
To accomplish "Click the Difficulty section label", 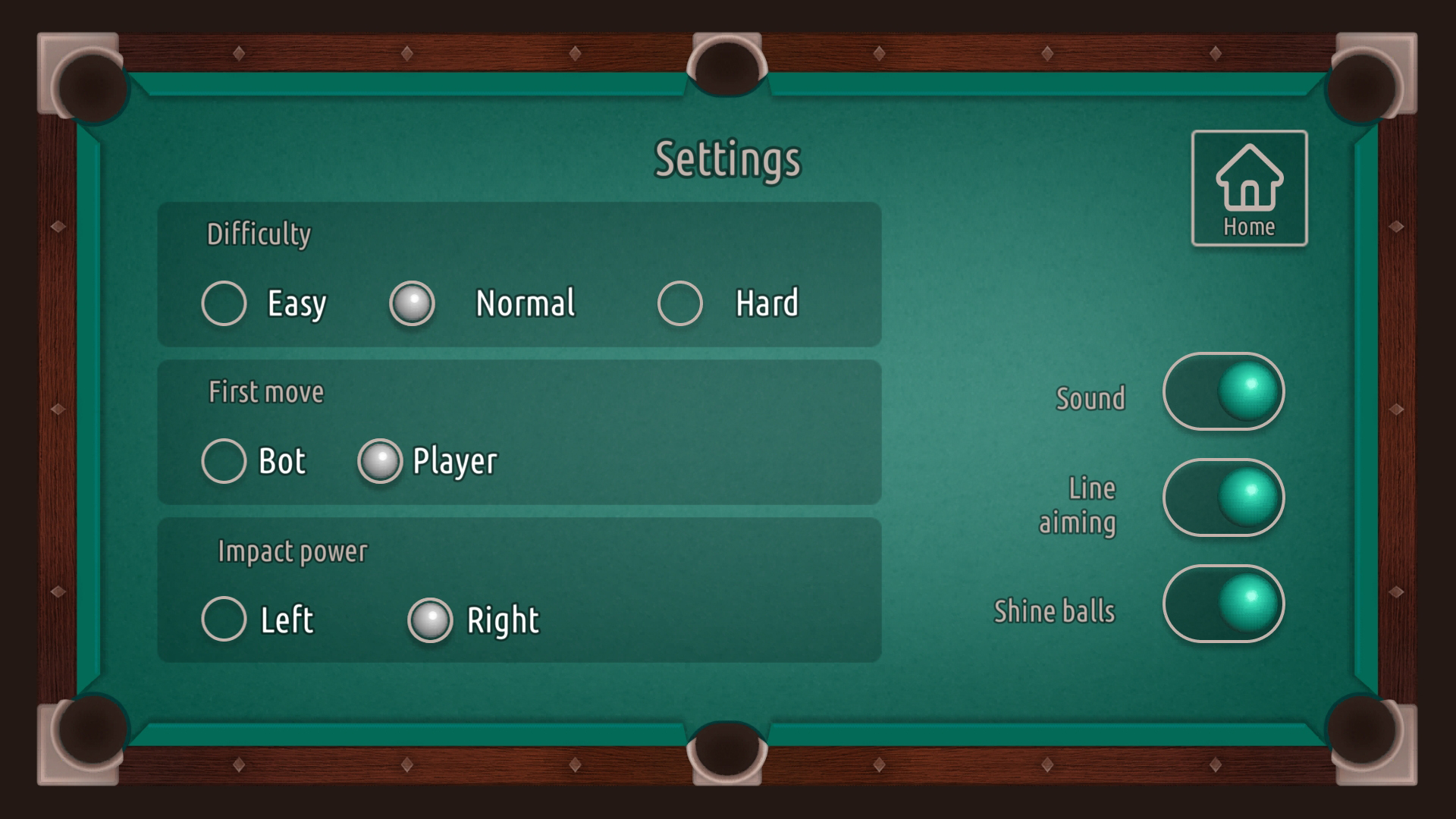I will [259, 234].
